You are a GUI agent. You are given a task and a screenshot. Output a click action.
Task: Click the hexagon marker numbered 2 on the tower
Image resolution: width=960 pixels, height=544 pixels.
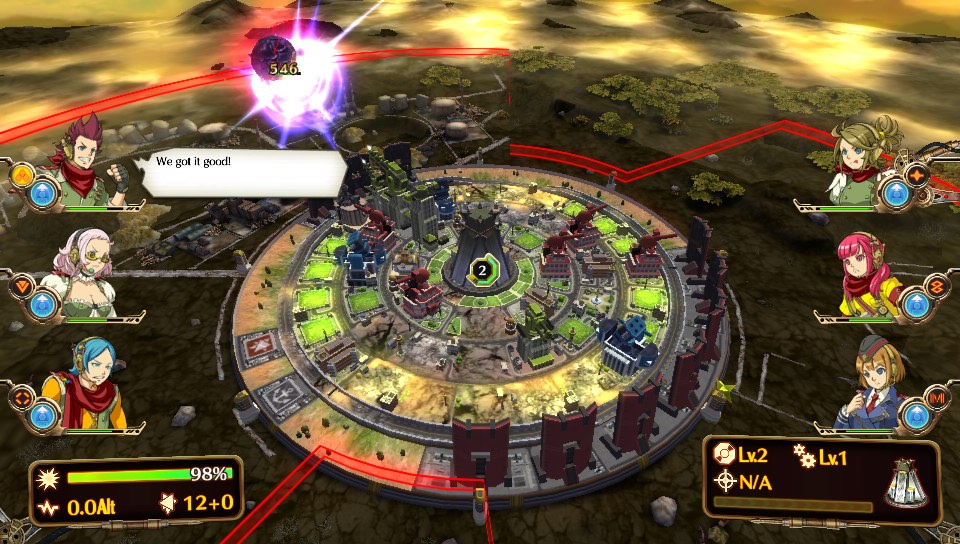(483, 269)
